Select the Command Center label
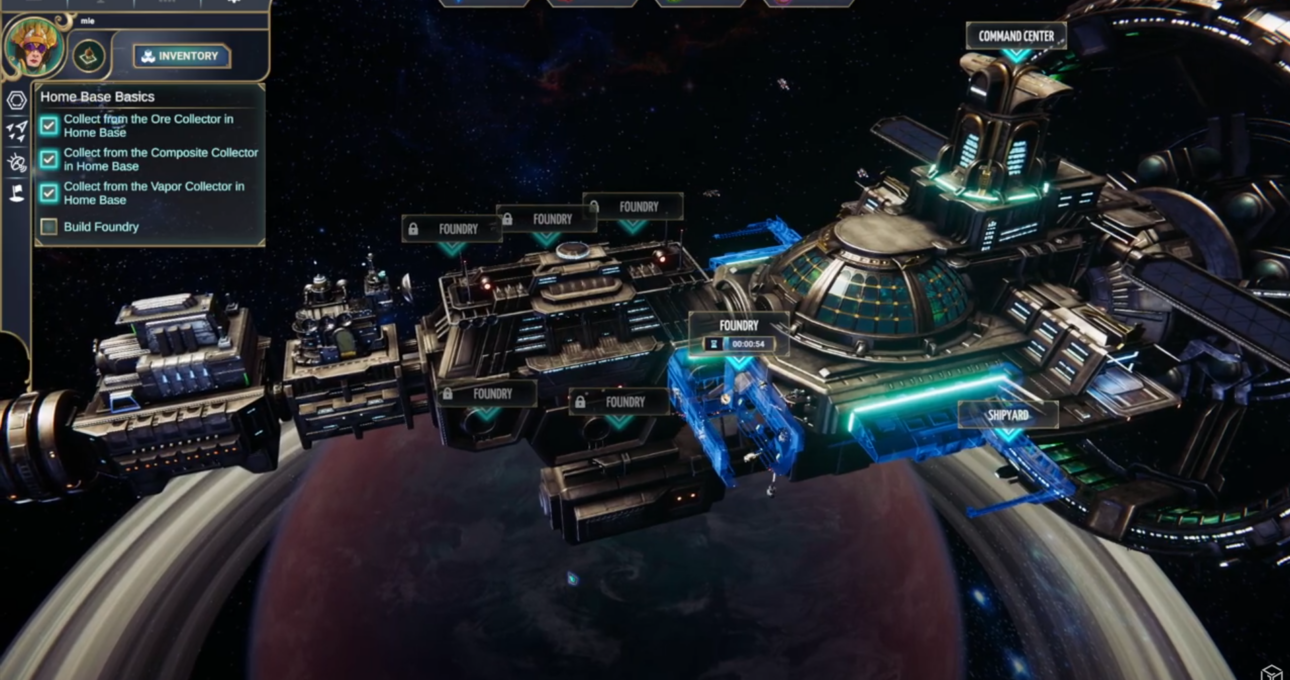 pyautogui.click(x=1016, y=36)
